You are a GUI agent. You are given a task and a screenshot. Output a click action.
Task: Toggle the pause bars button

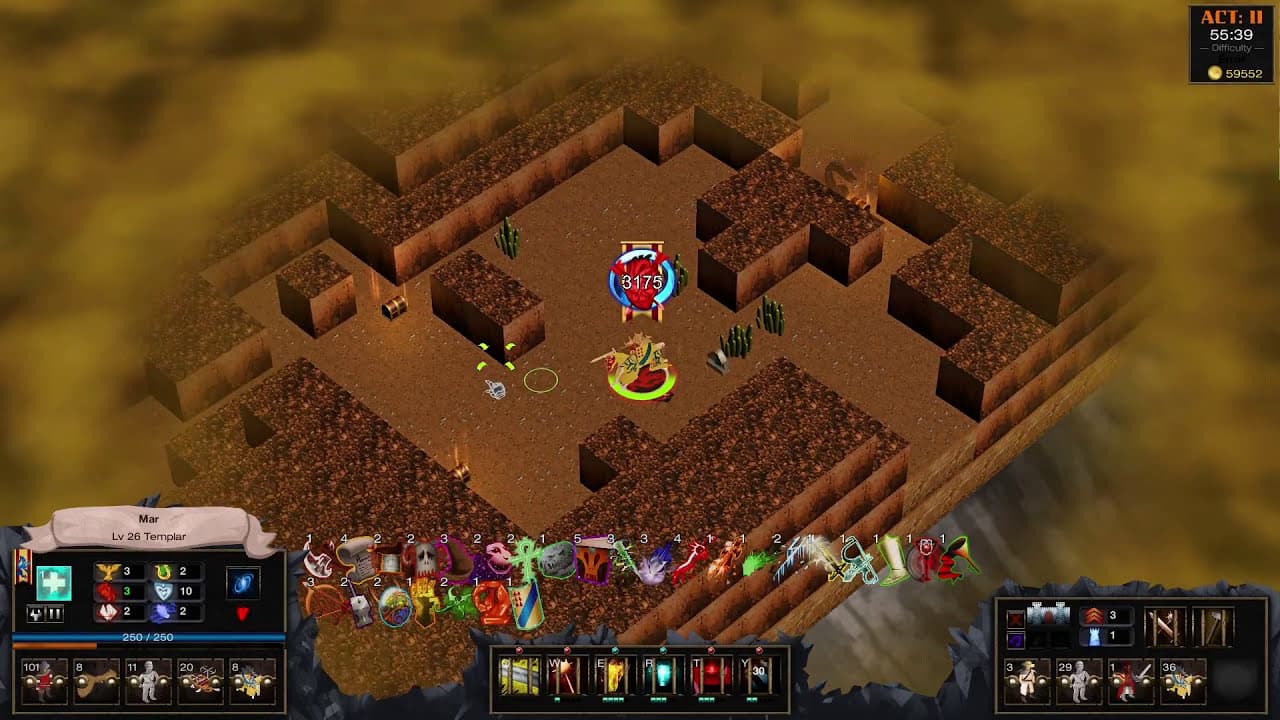[55, 613]
